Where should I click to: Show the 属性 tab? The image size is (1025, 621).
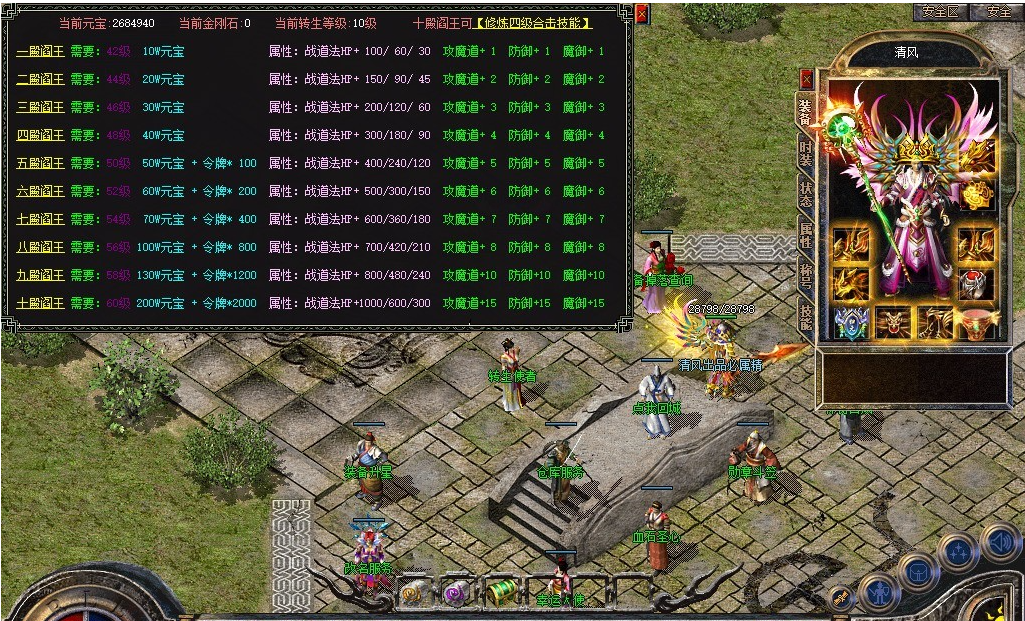coord(806,235)
